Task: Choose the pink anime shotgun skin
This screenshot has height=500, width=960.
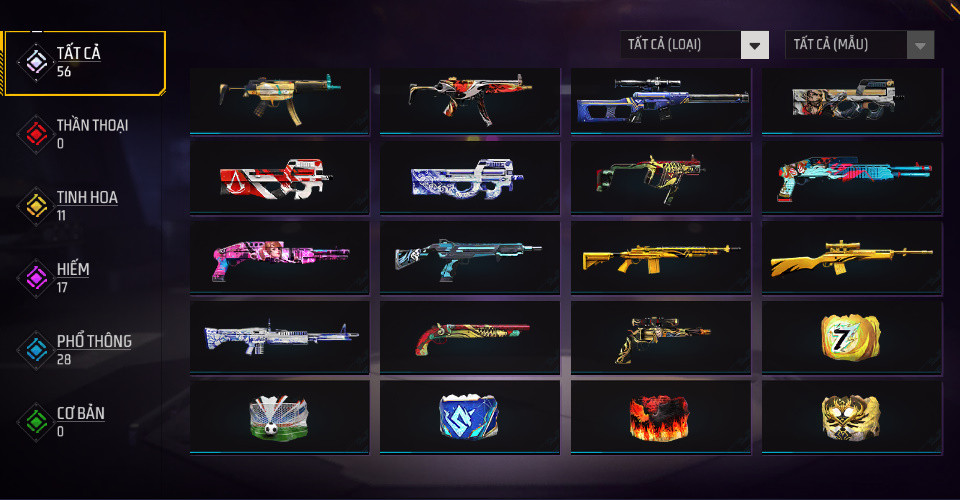Action: (276, 258)
